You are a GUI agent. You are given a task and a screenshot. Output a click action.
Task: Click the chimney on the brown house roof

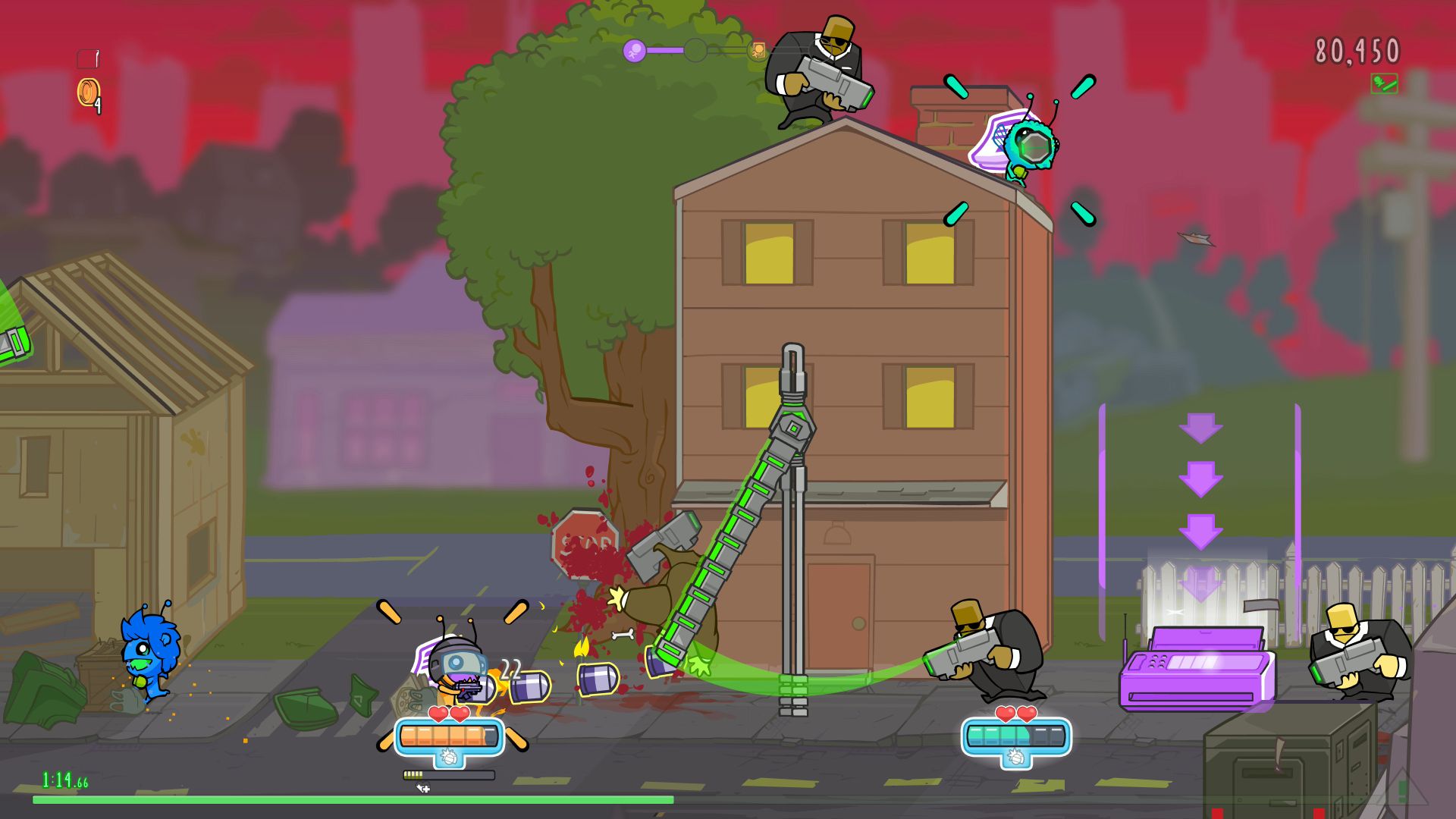[x=957, y=118]
